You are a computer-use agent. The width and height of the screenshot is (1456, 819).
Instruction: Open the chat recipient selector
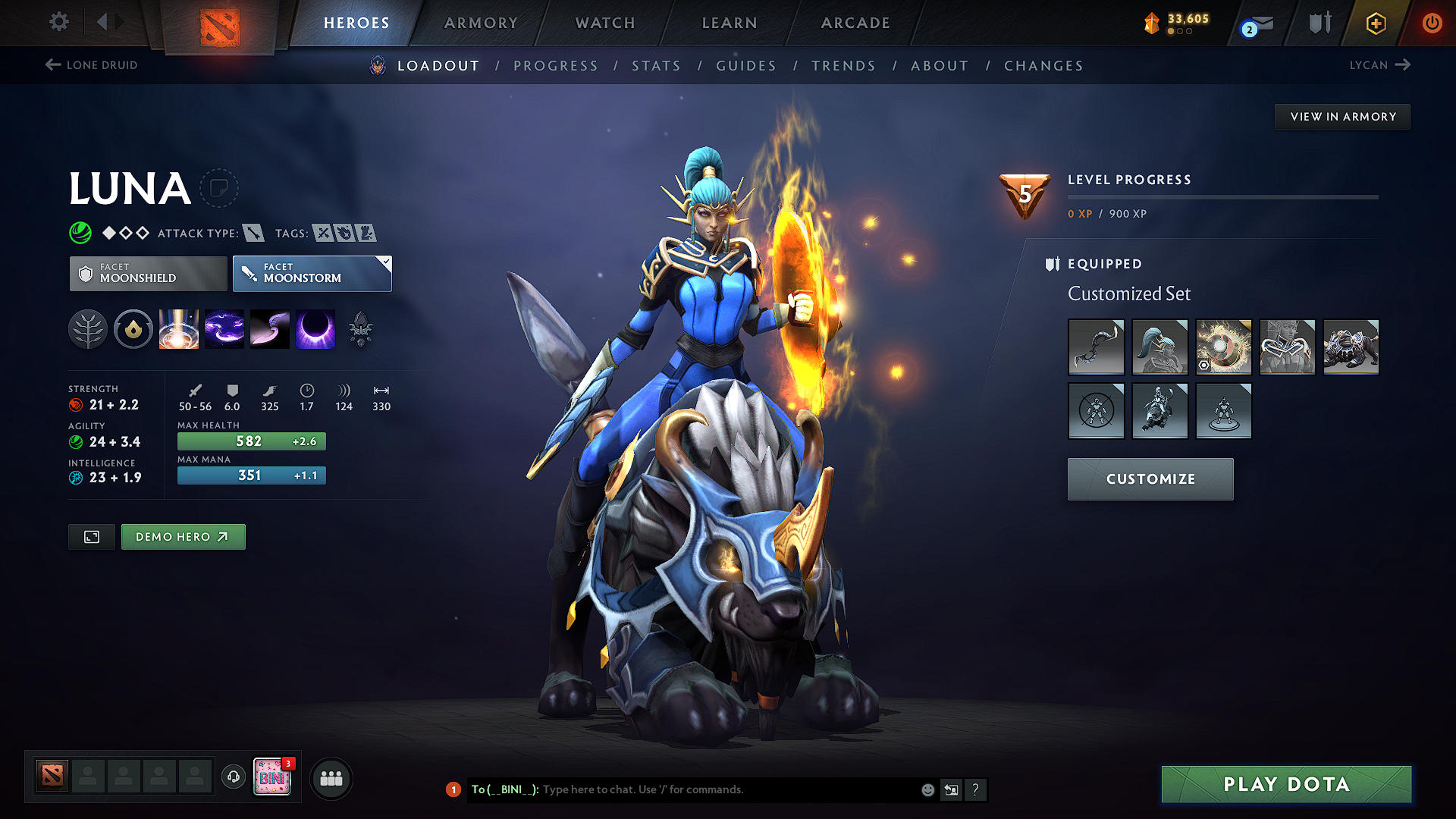[x=951, y=789]
